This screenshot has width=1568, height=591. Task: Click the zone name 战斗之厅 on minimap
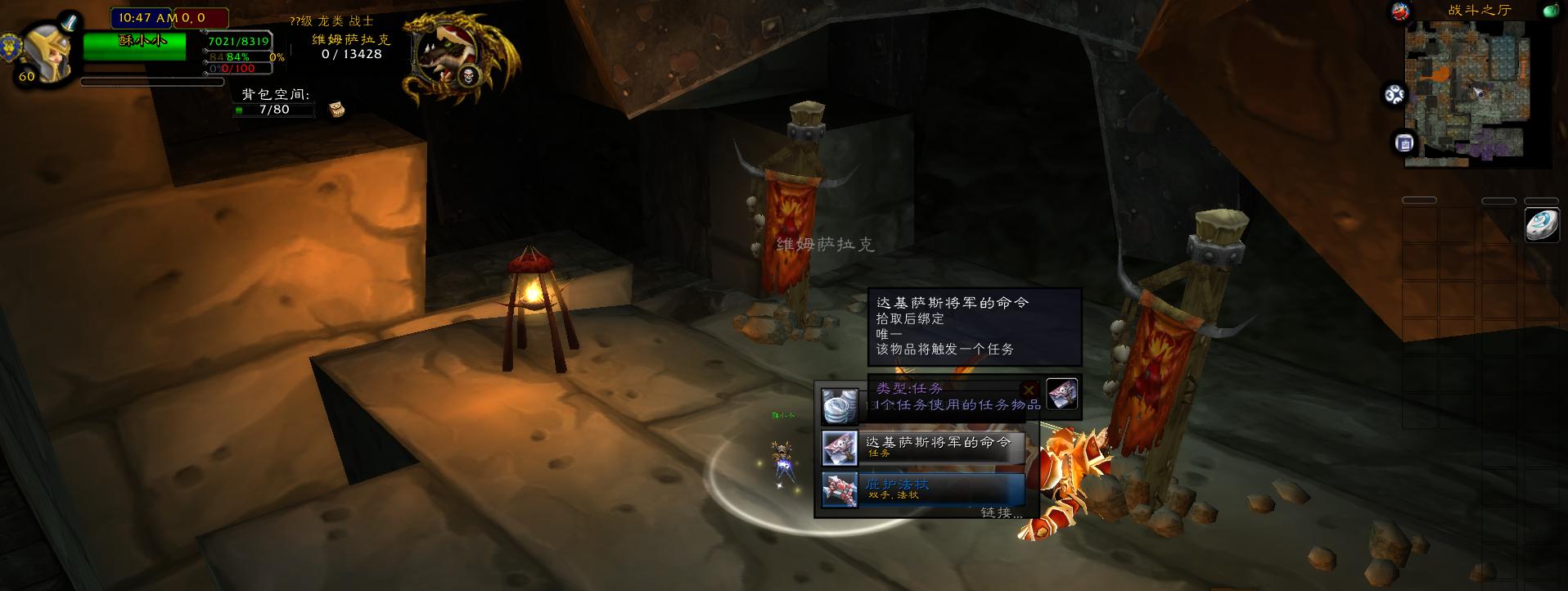(x=1480, y=10)
